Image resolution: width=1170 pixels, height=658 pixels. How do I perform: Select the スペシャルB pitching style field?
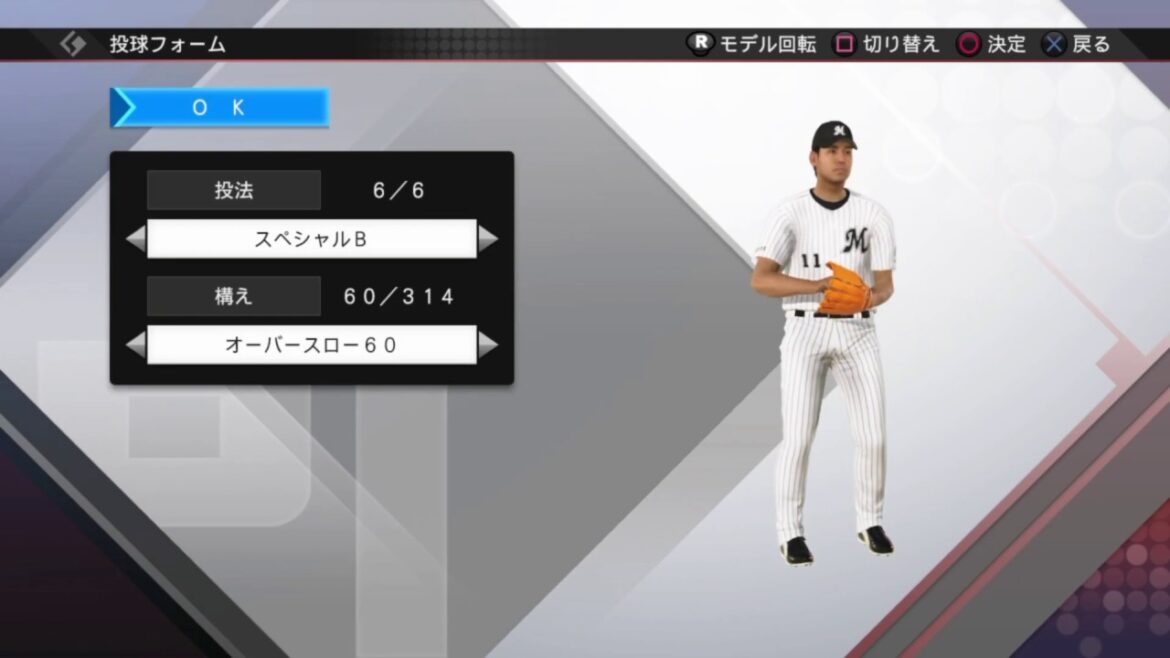point(311,239)
